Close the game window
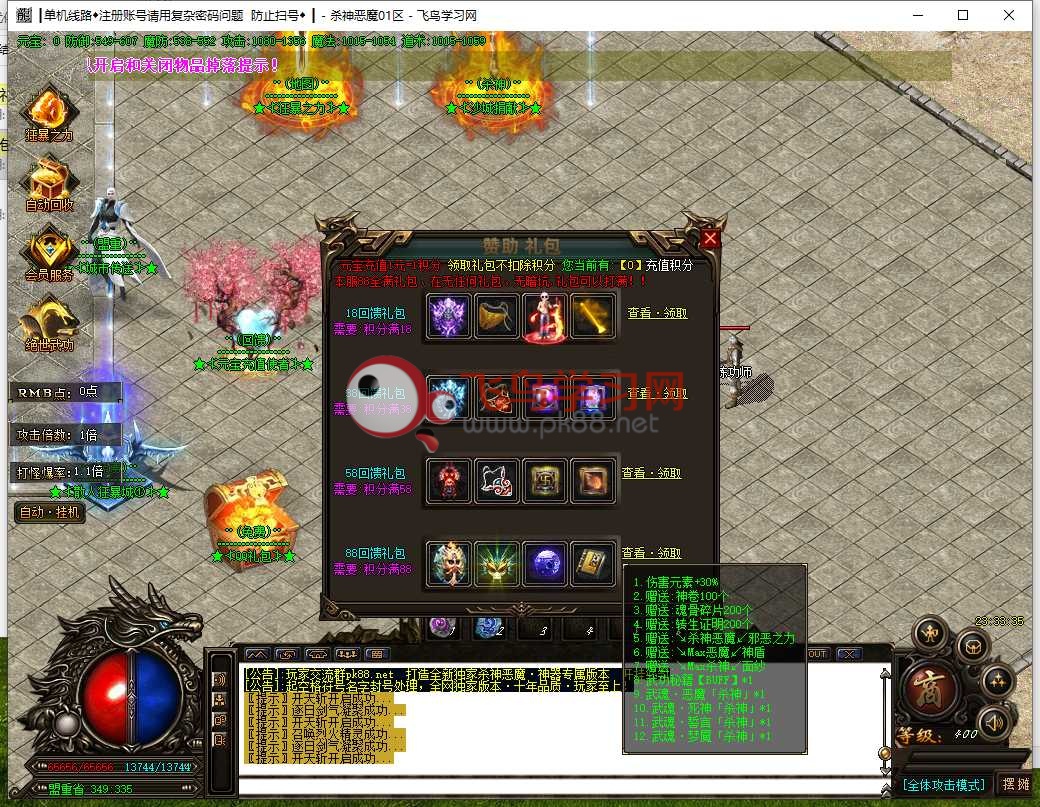The height and width of the screenshot is (807, 1040). click(1011, 15)
